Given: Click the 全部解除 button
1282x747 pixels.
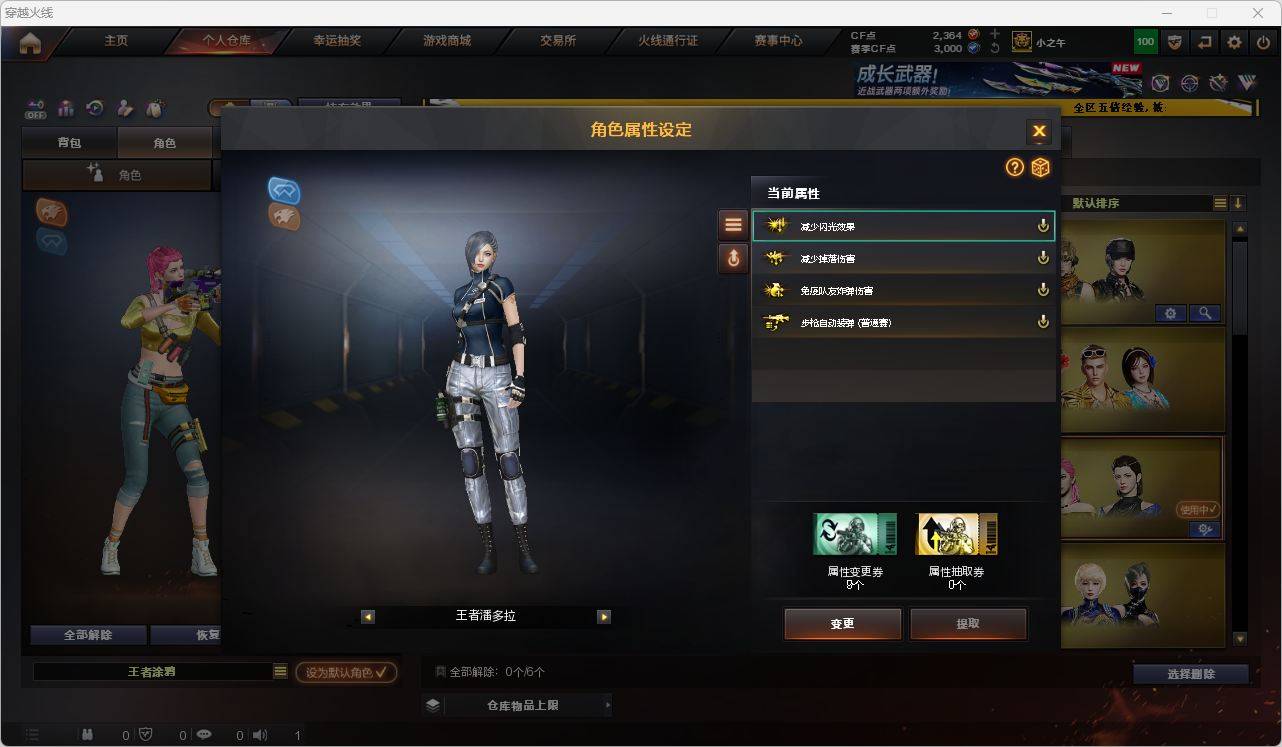Looking at the screenshot, I should click(x=87, y=634).
